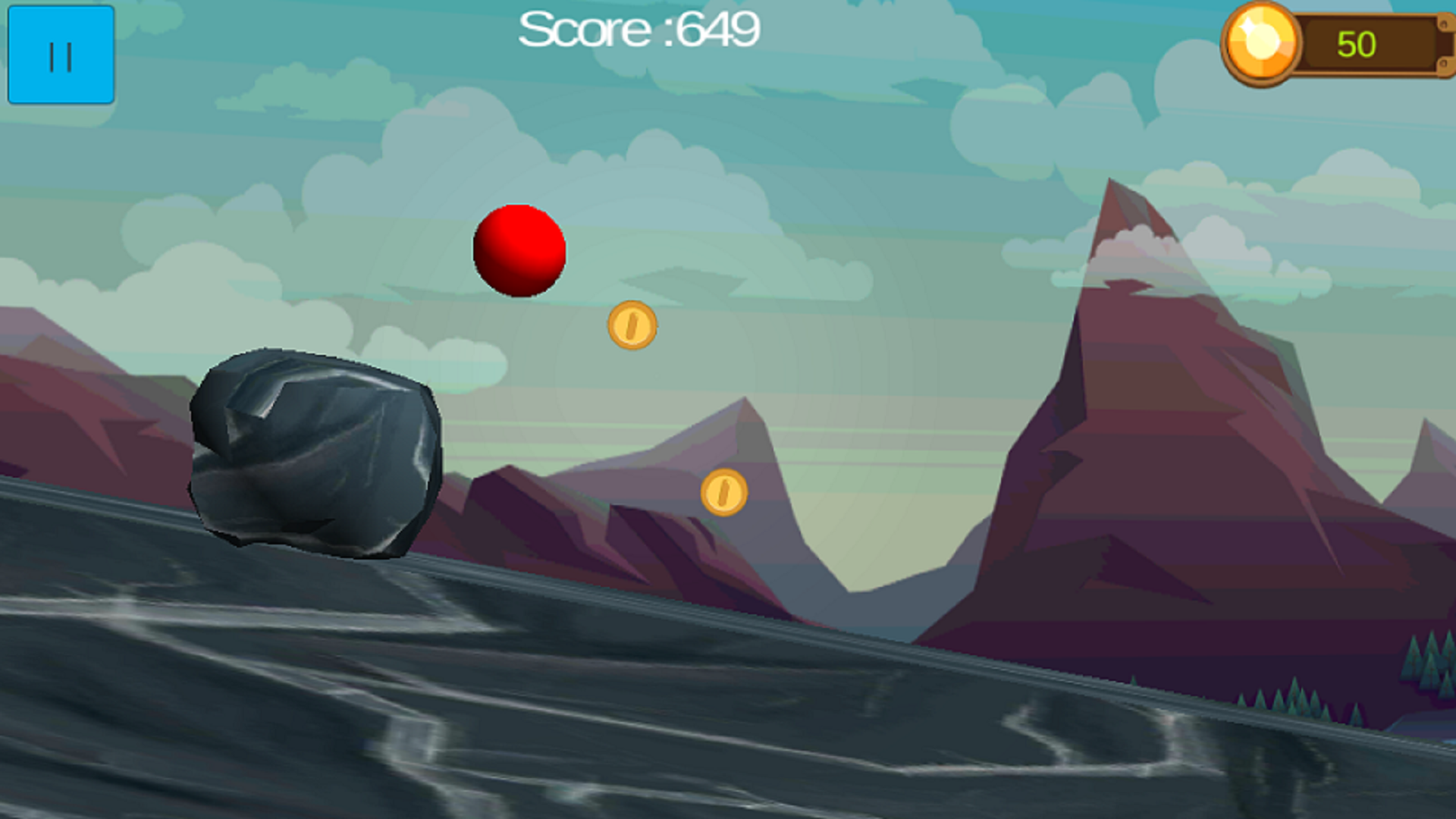Tap the coin badge next to the 50 counter
1456x819 pixels.
(1260, 43)
